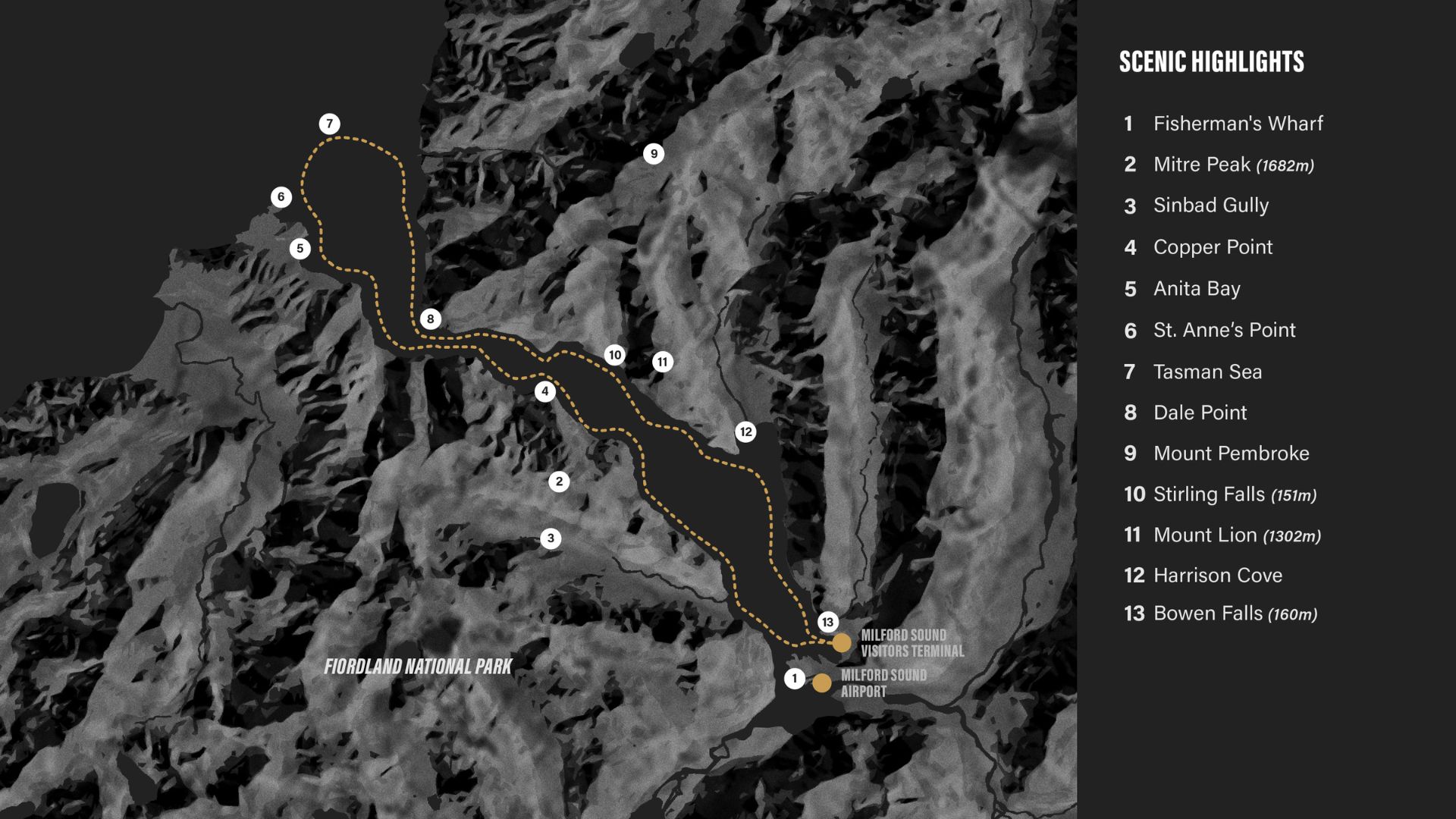
Task: Choose Stirling Falls in the legend
Action: click(x=1234, y=494)
